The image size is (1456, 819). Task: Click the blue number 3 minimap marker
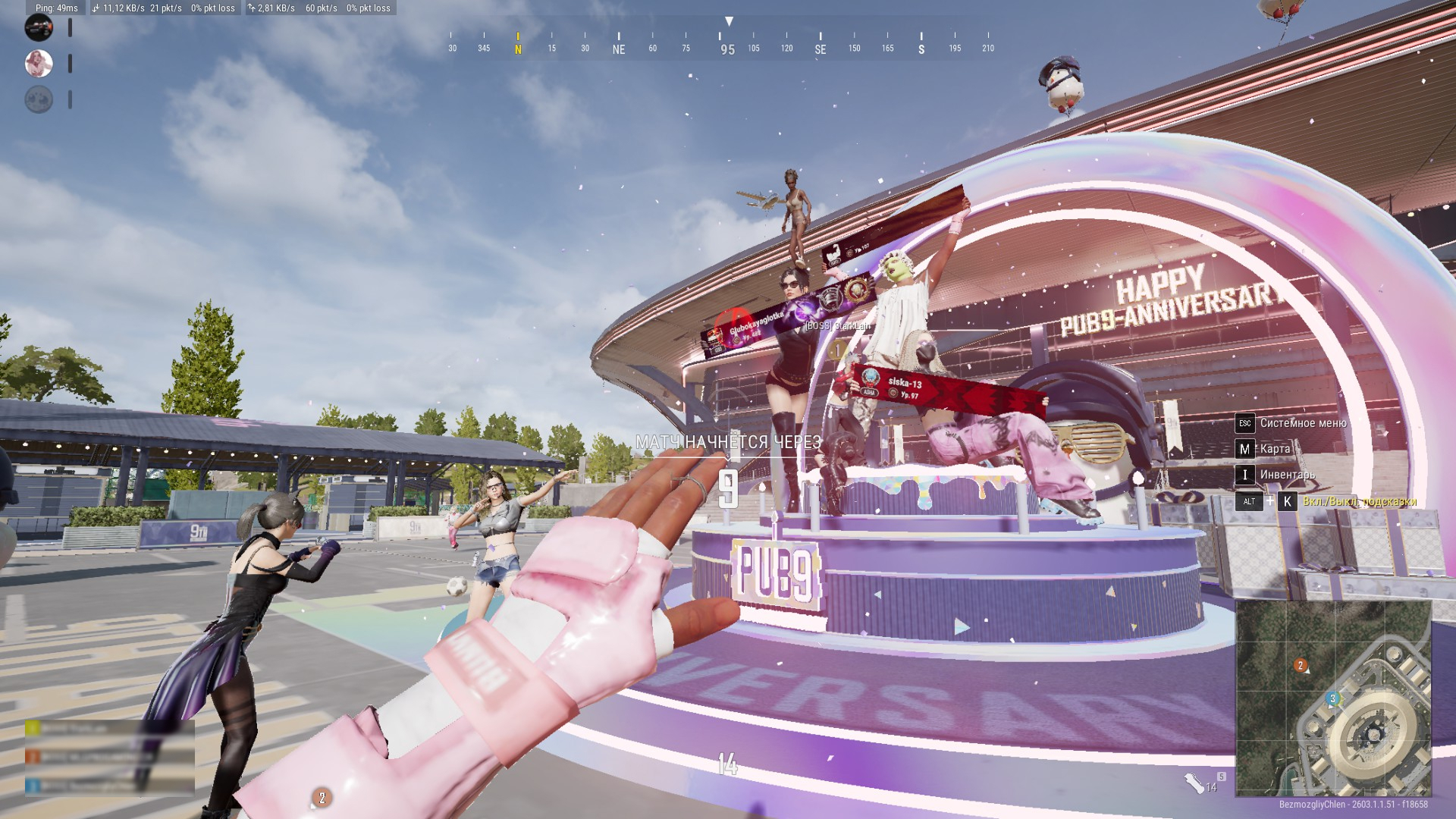click(x=1332, y=698)
